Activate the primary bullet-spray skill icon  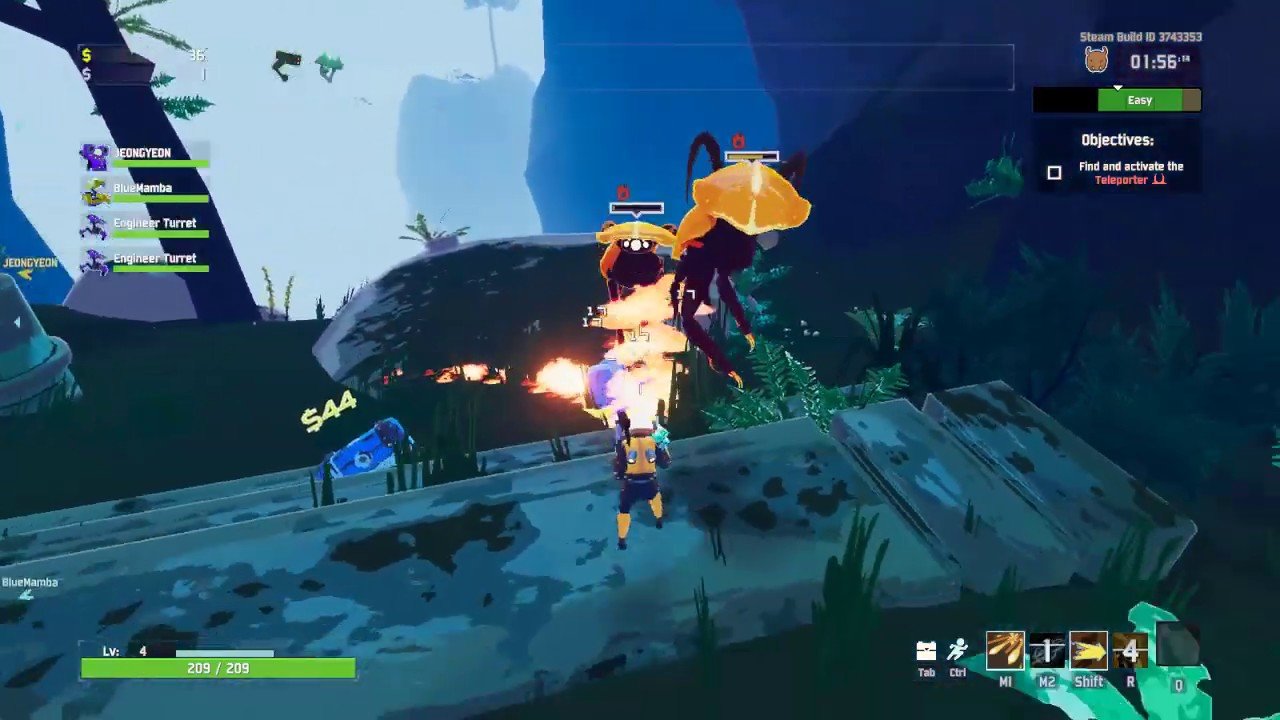[1005, 651]
